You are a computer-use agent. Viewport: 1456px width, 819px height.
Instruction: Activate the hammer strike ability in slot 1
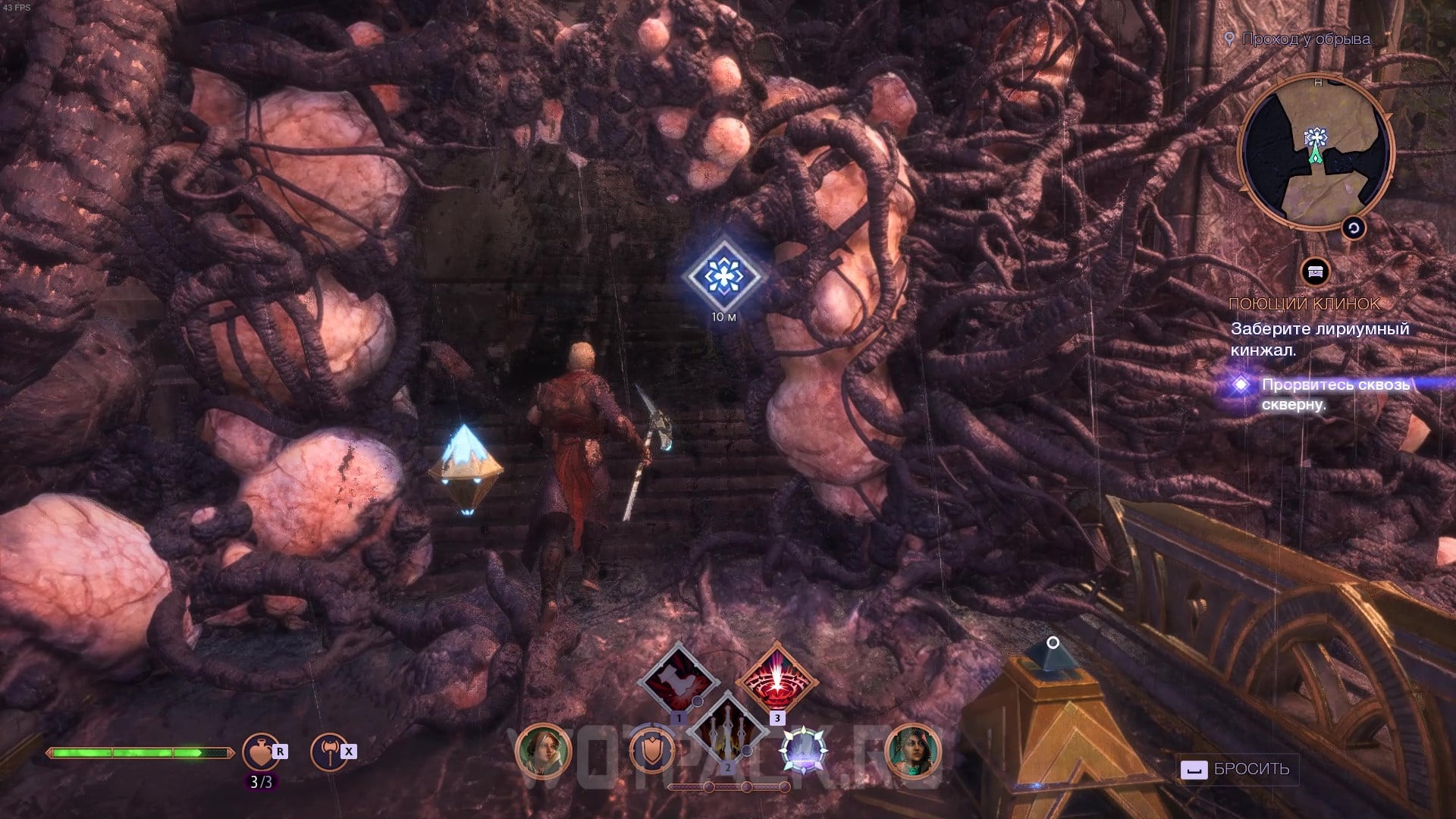[x=678, y=679]
